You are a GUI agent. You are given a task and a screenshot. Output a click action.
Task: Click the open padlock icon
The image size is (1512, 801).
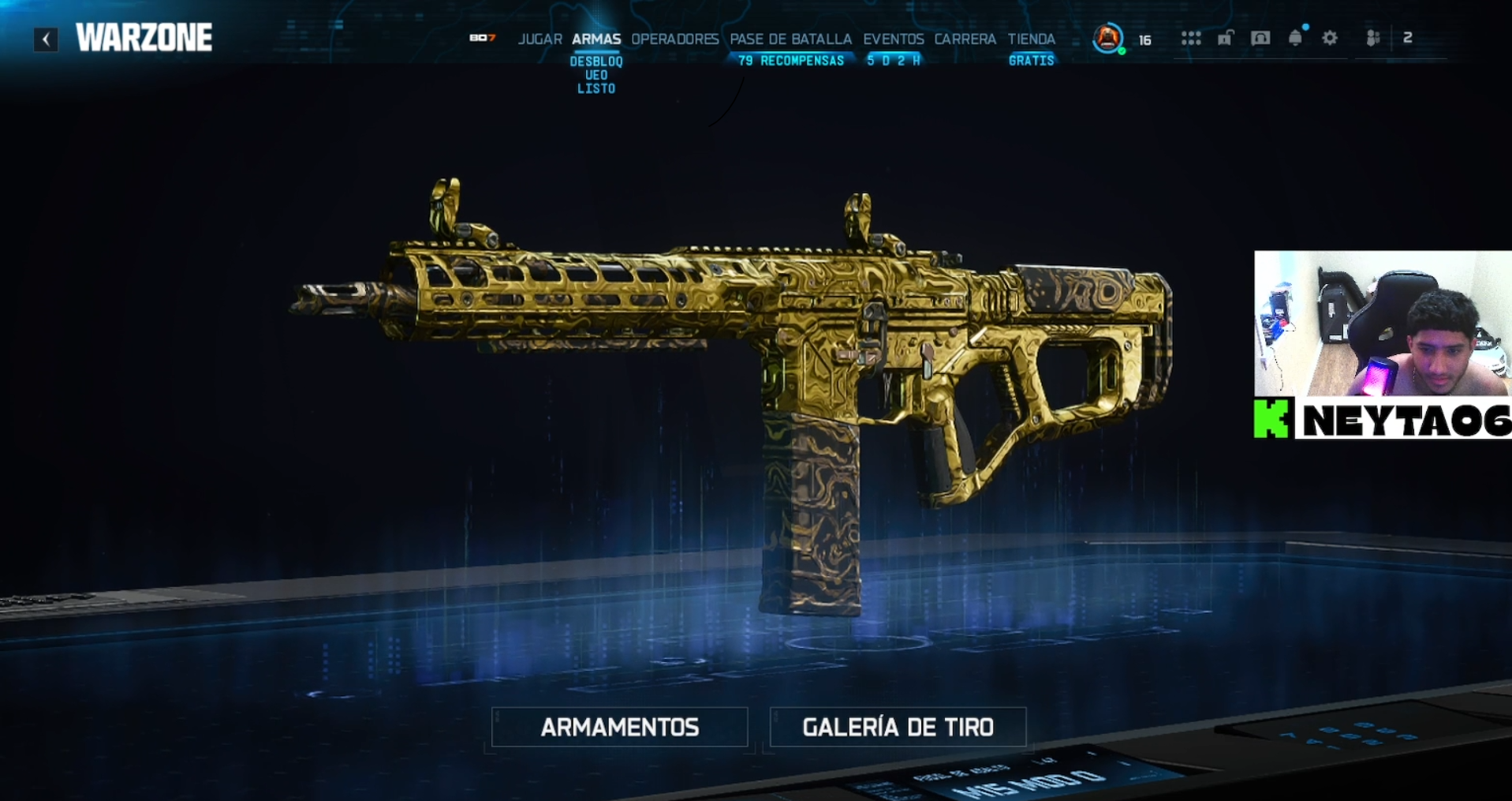[1225, 38]
